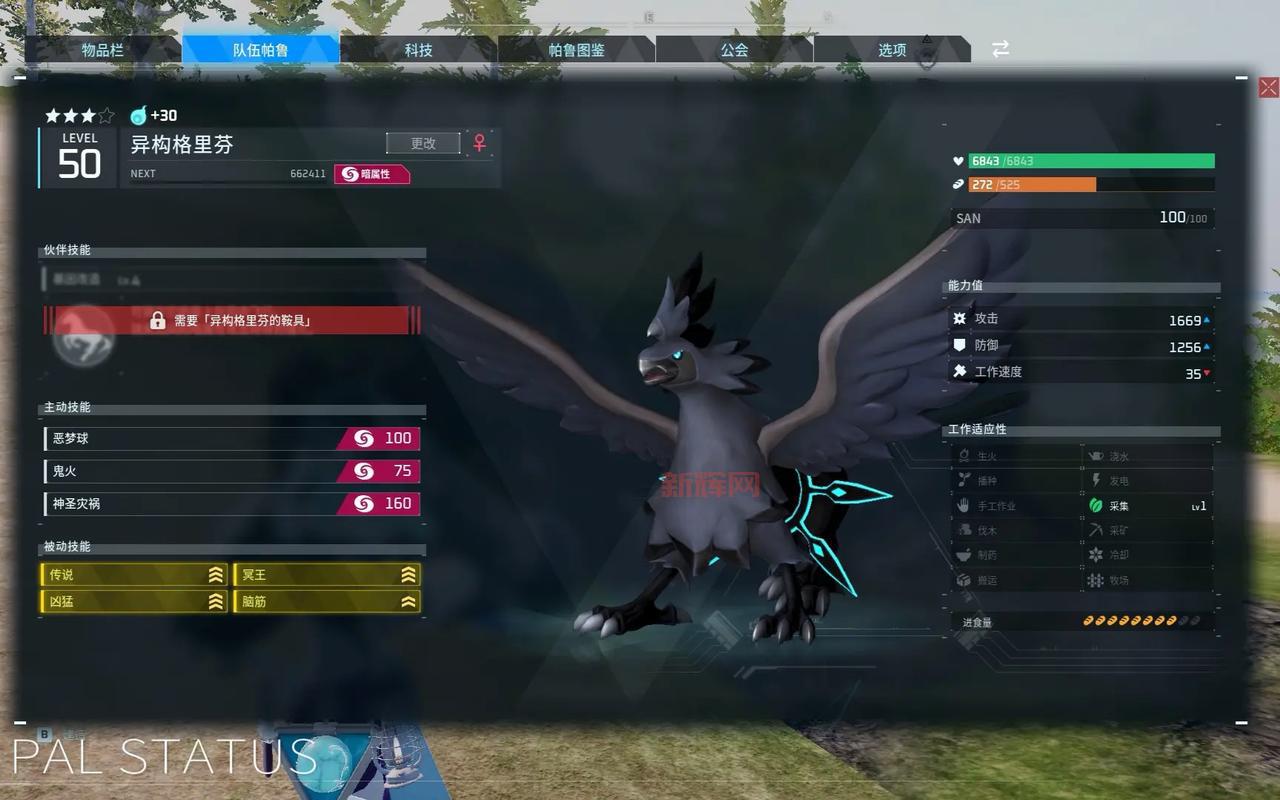Select the 凶猛 passive skill
Viewport: 1280px width, 800px height.
(135, 602)
